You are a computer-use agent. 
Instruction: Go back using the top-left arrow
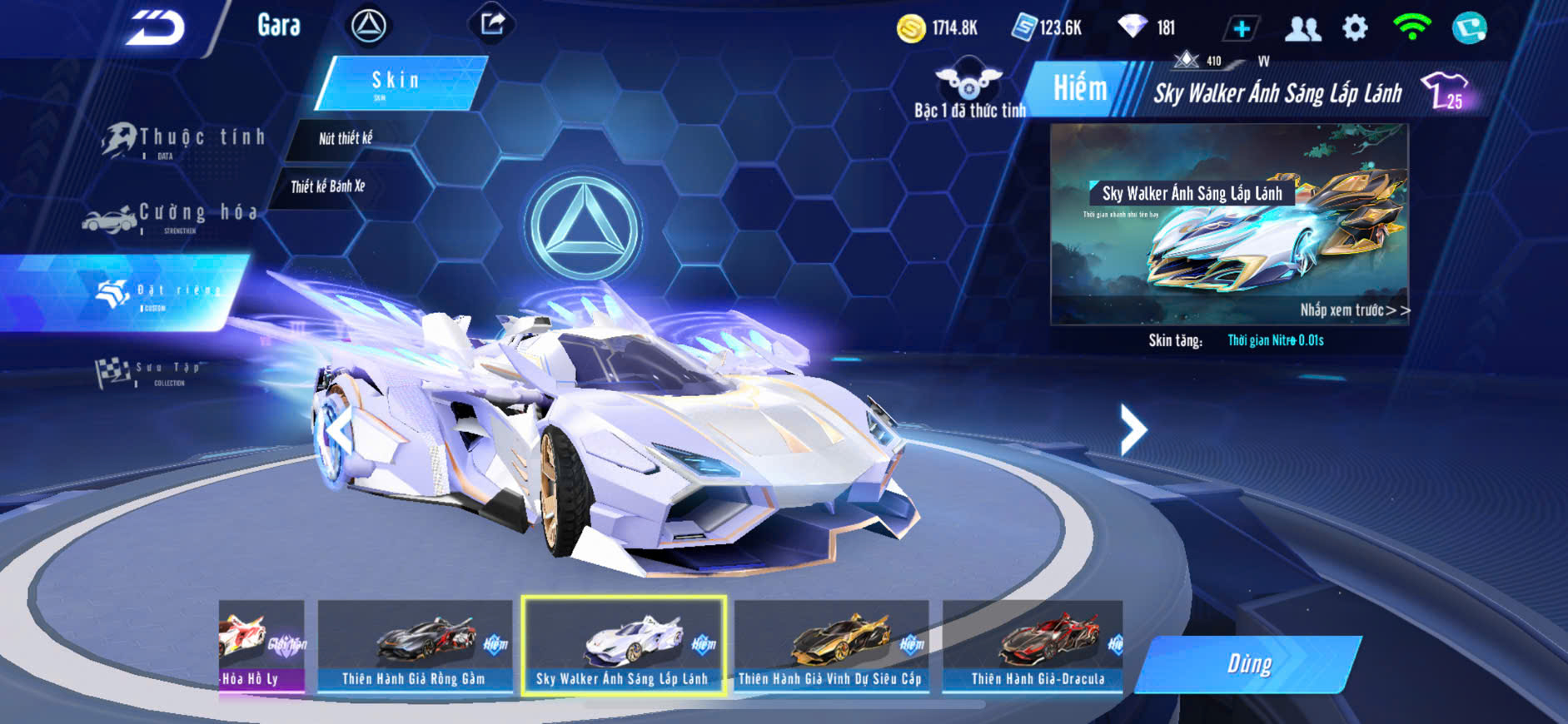[x=155, y=29]
